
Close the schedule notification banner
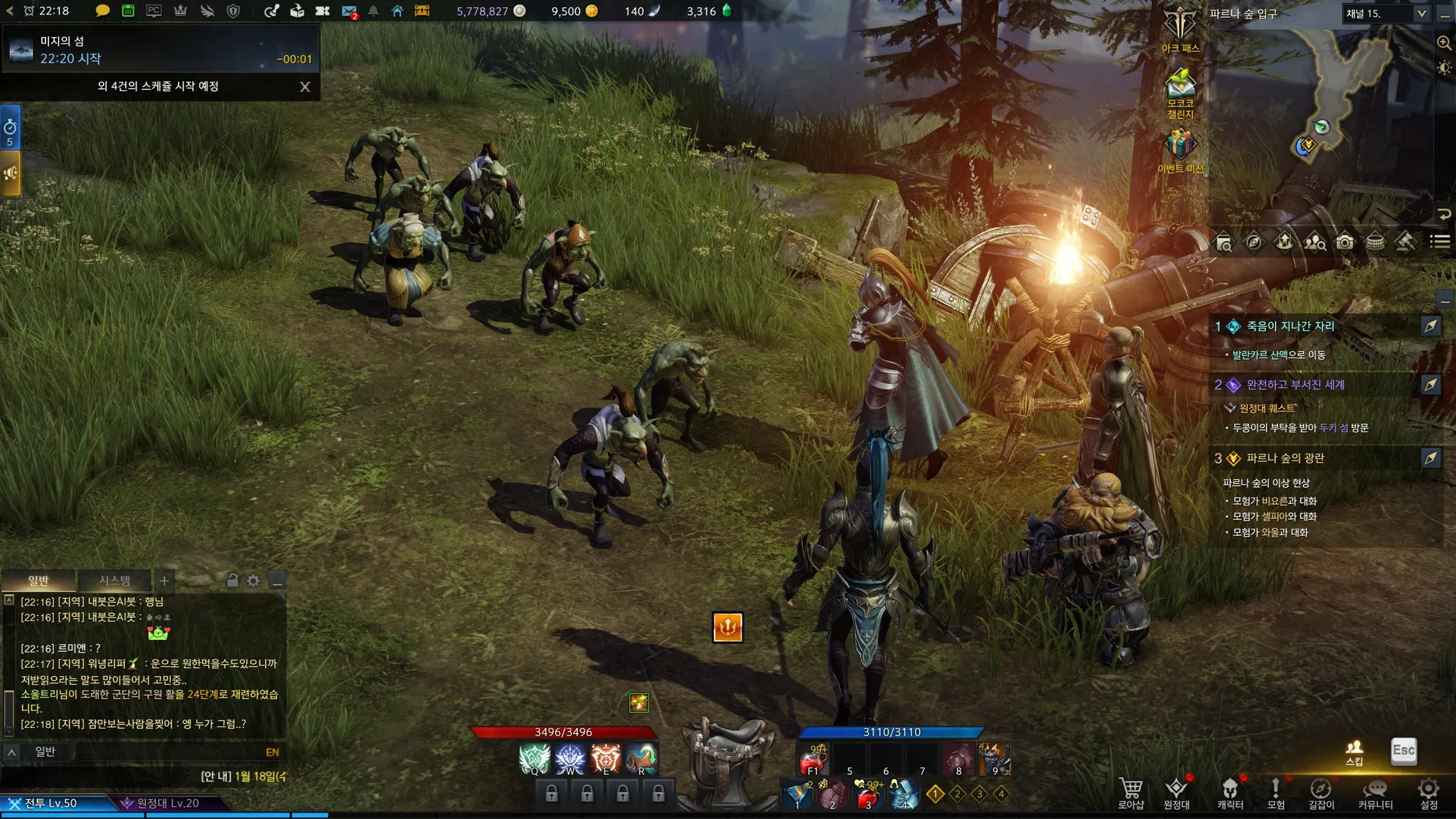click(x=305, y=87)
